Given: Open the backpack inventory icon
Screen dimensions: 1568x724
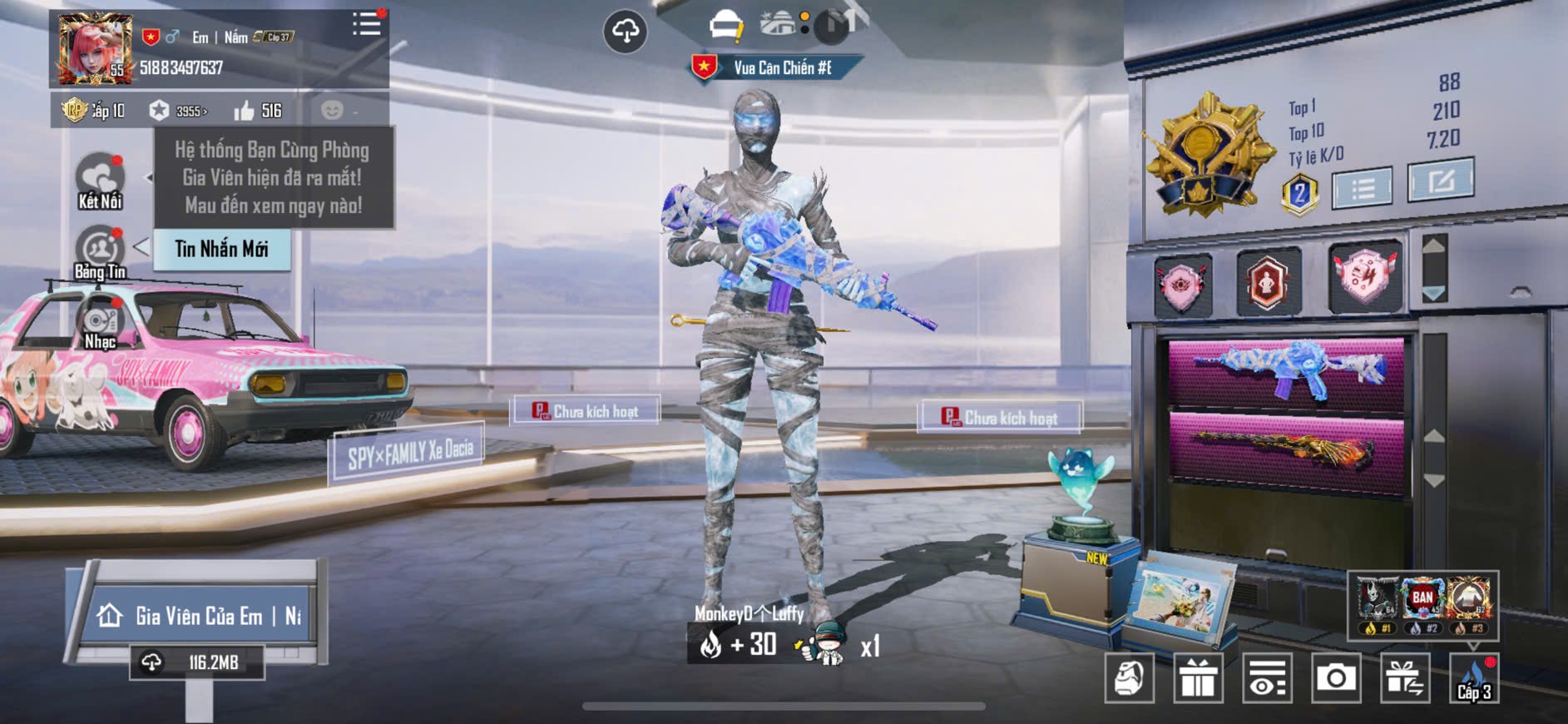Looking at the screenshot, I should [1129, 678].
